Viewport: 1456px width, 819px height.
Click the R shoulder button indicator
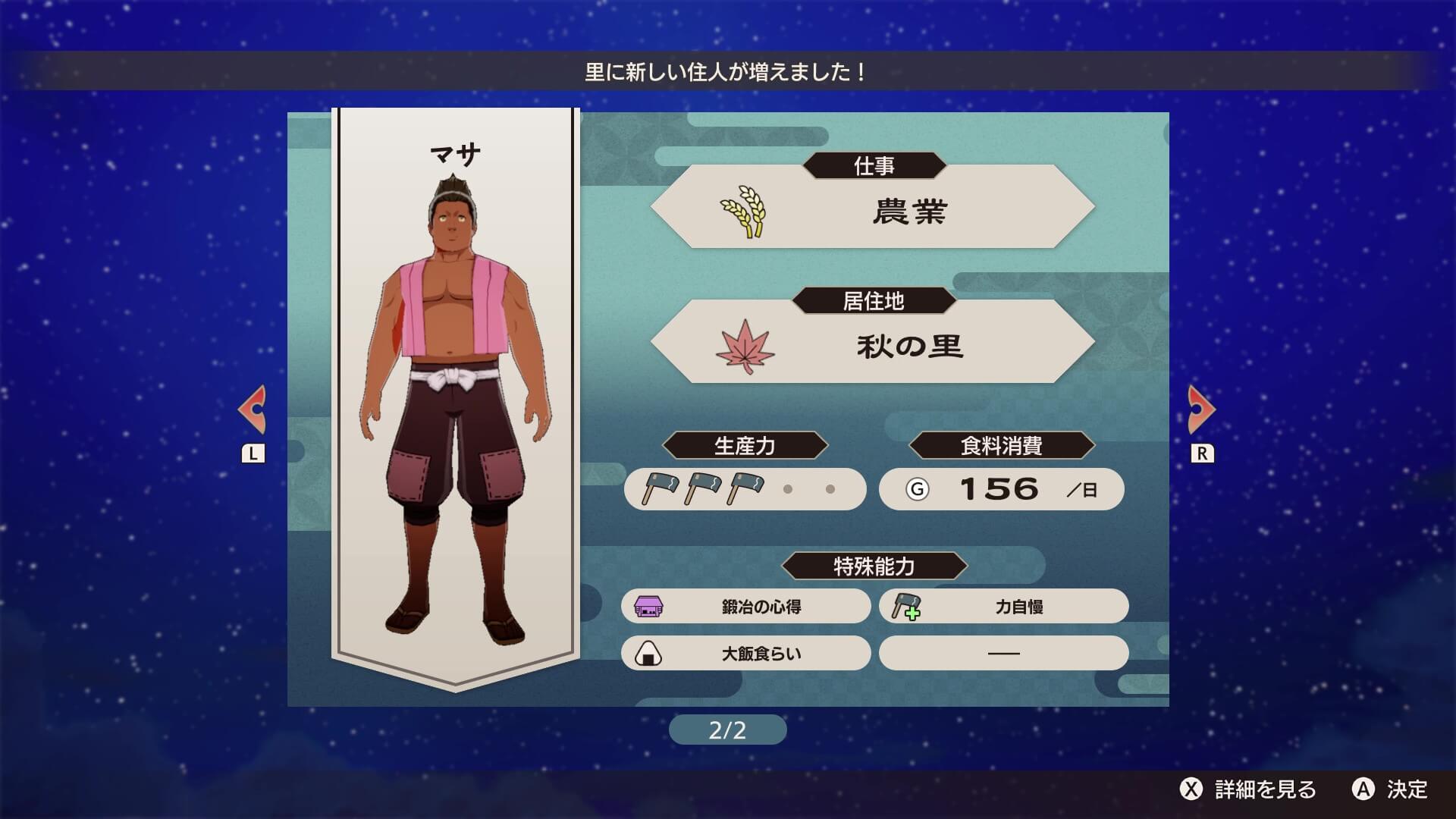pyautogui.click(x=1200, y=453)
